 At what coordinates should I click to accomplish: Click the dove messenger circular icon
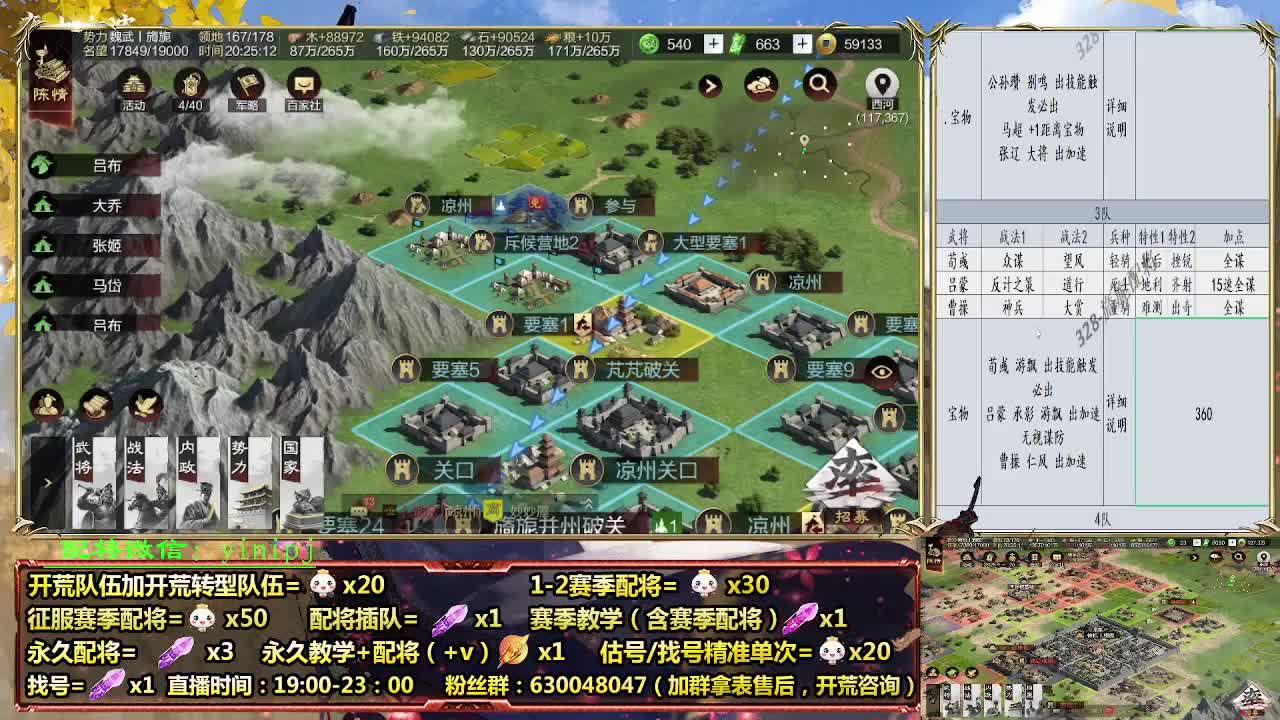[143, 403]
